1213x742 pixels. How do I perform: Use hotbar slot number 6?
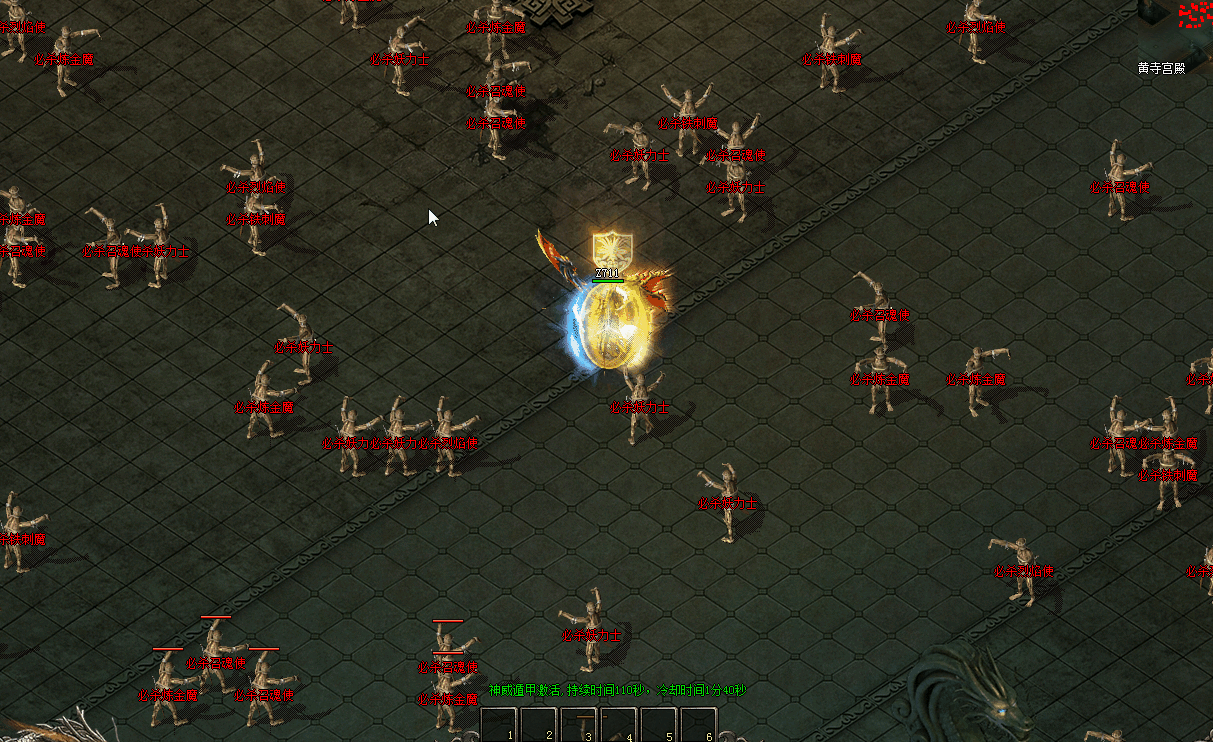click(x=699, y=725)
